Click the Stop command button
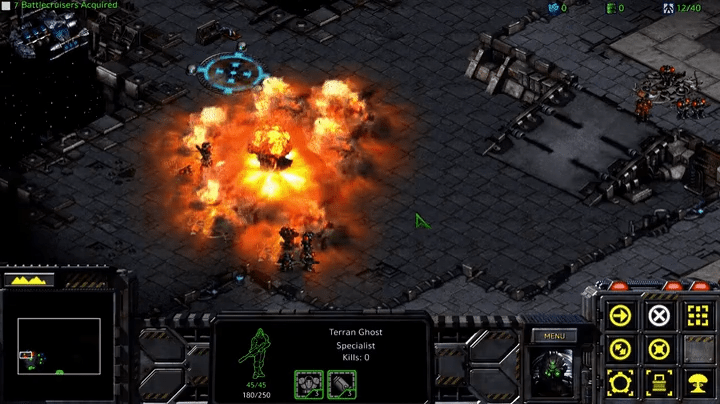The height and width of the screenshot is (404, 720). tap(658, 316)
